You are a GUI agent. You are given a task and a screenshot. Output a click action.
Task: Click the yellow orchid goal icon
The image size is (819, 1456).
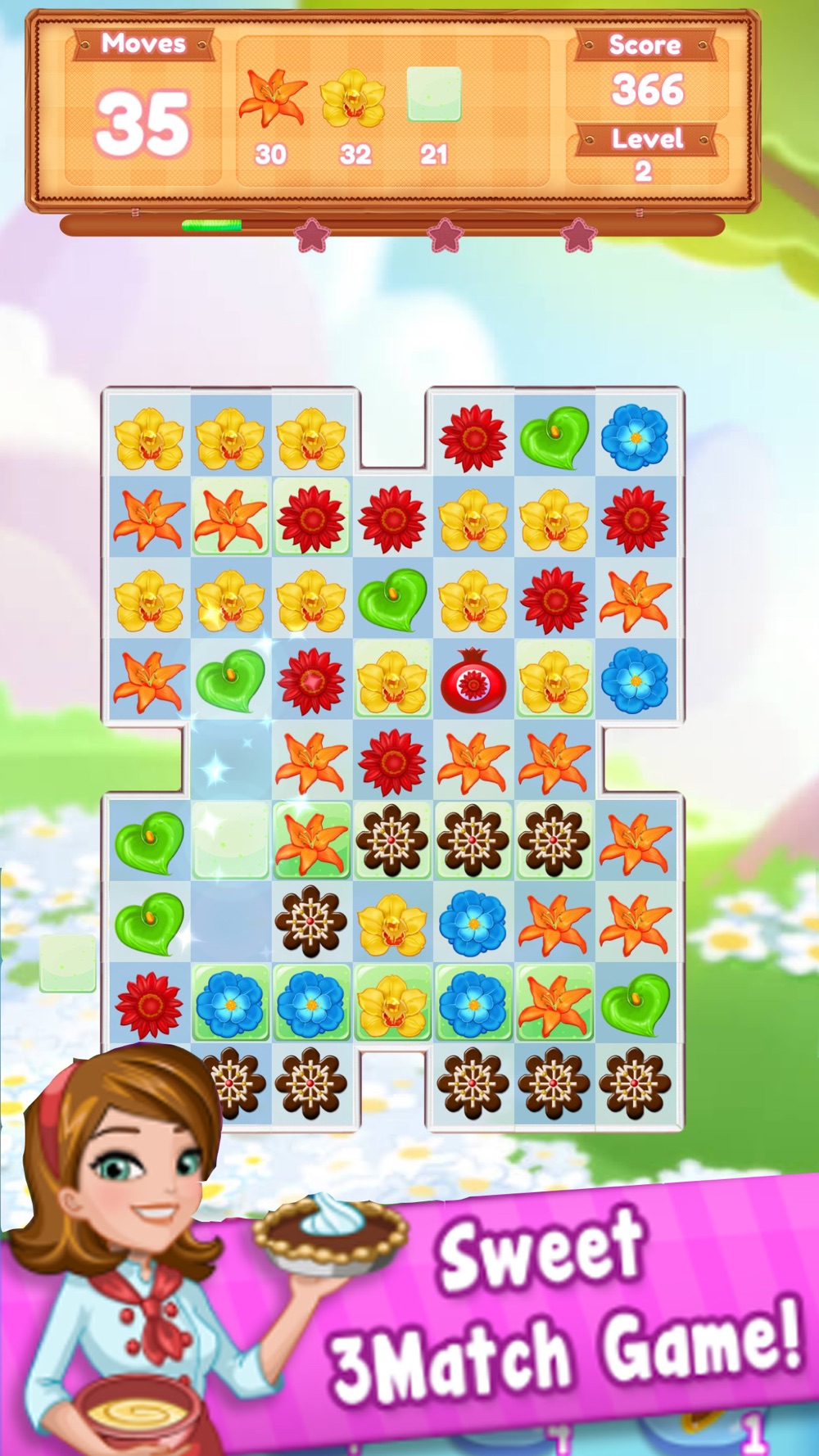(x=353, y=98)
